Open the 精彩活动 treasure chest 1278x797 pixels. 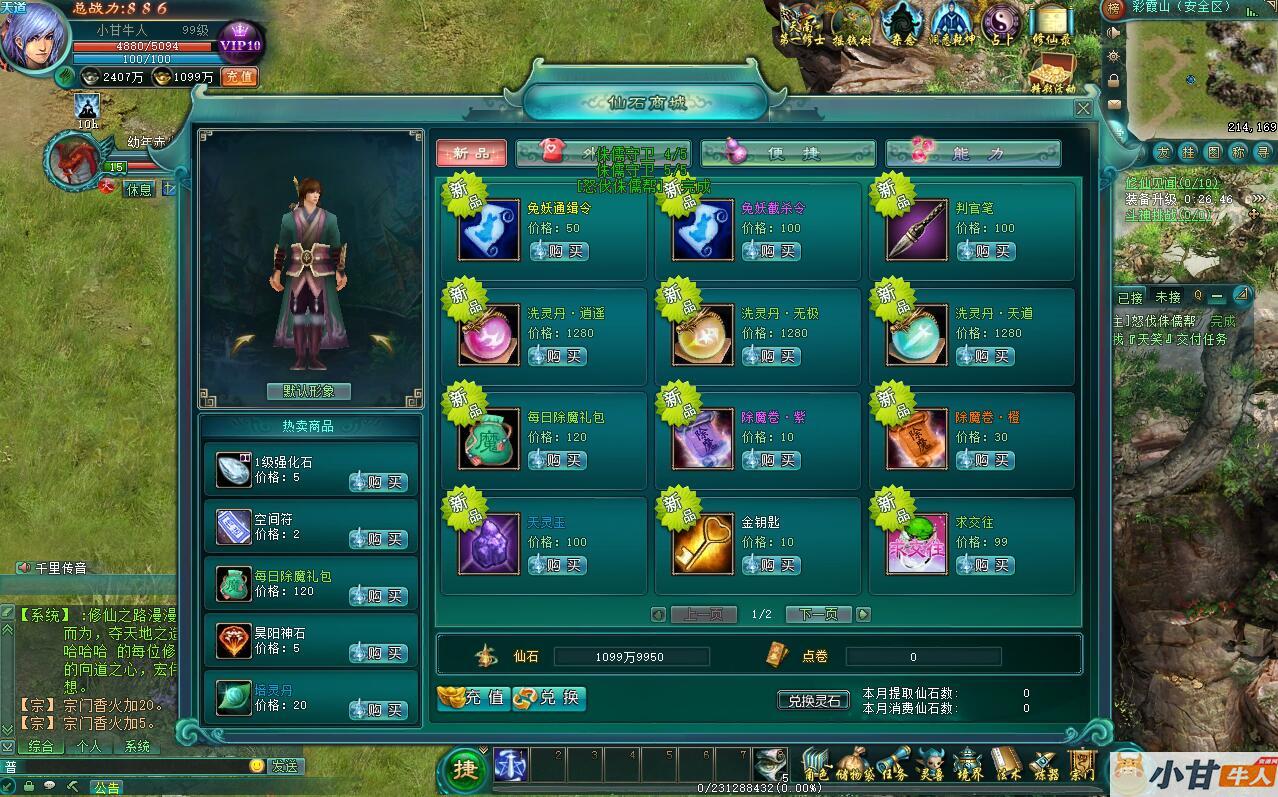(1051, 72)
